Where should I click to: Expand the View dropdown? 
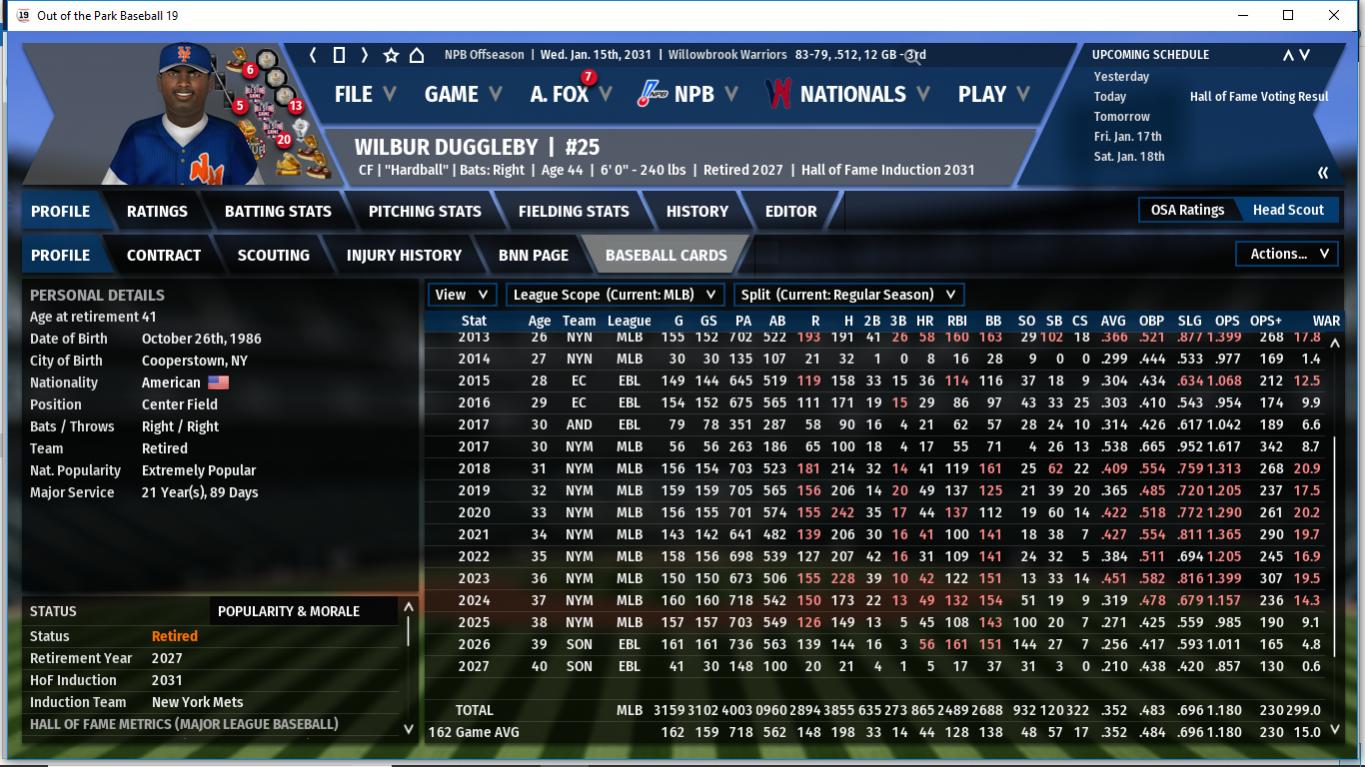(461, 294)
